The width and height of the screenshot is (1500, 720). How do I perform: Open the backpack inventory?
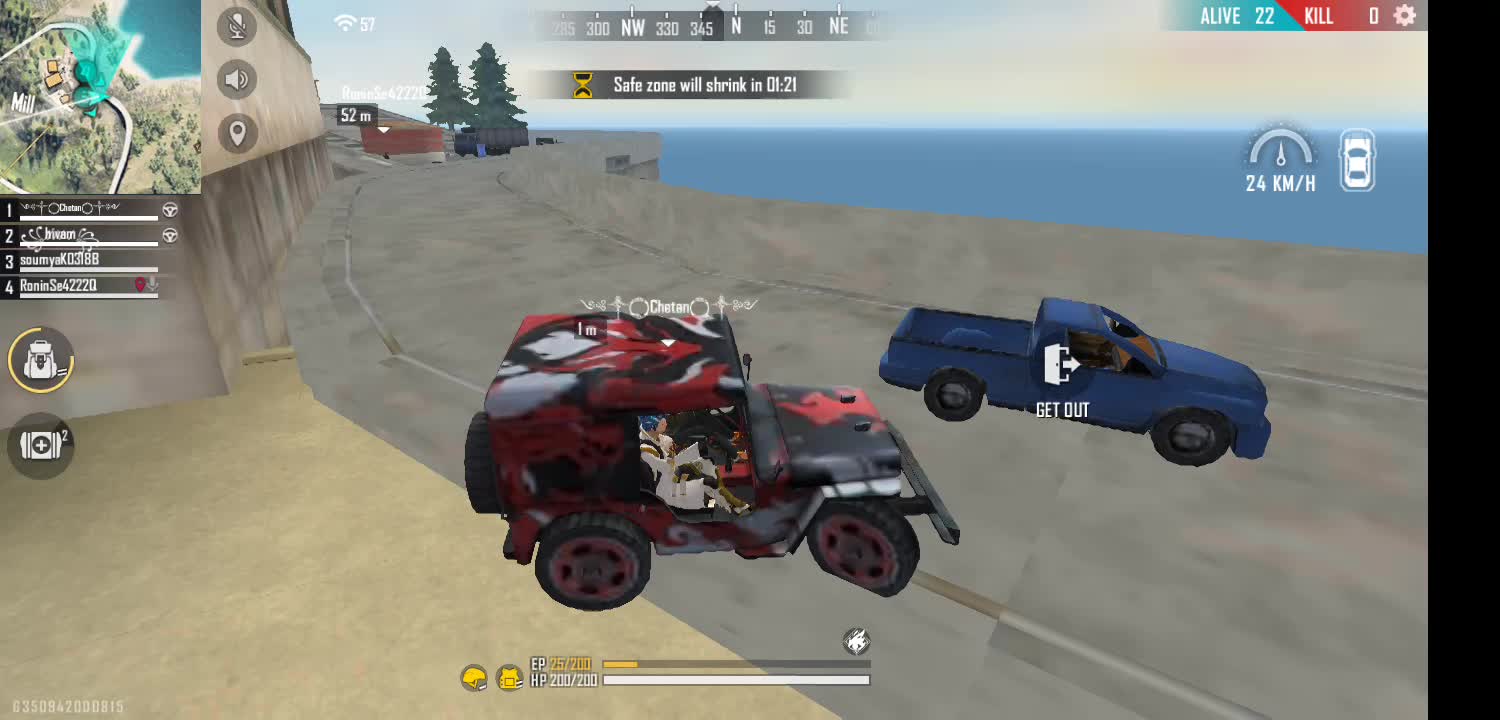[x=41, y=359]
